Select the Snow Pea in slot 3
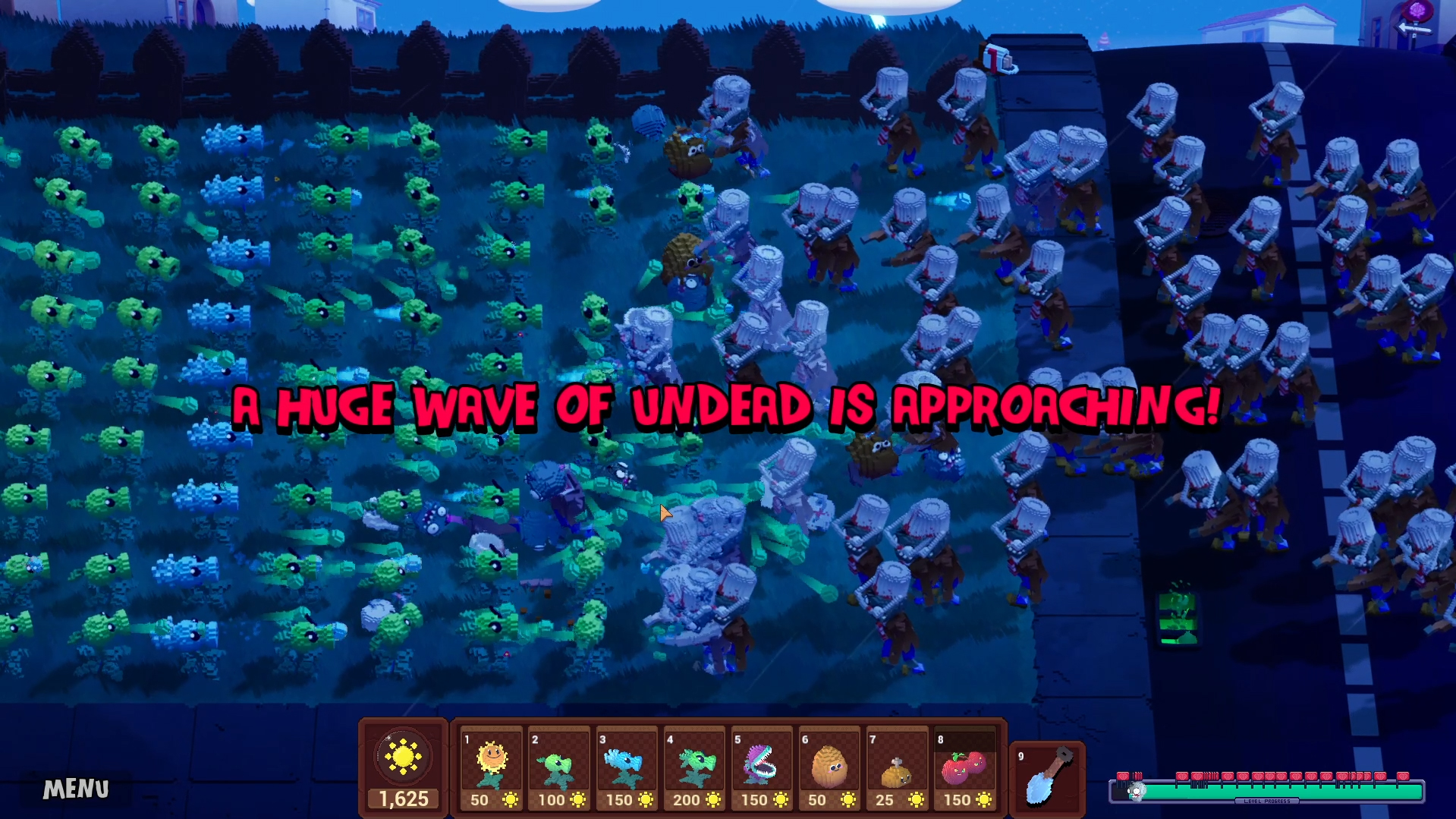 (625, 763)
